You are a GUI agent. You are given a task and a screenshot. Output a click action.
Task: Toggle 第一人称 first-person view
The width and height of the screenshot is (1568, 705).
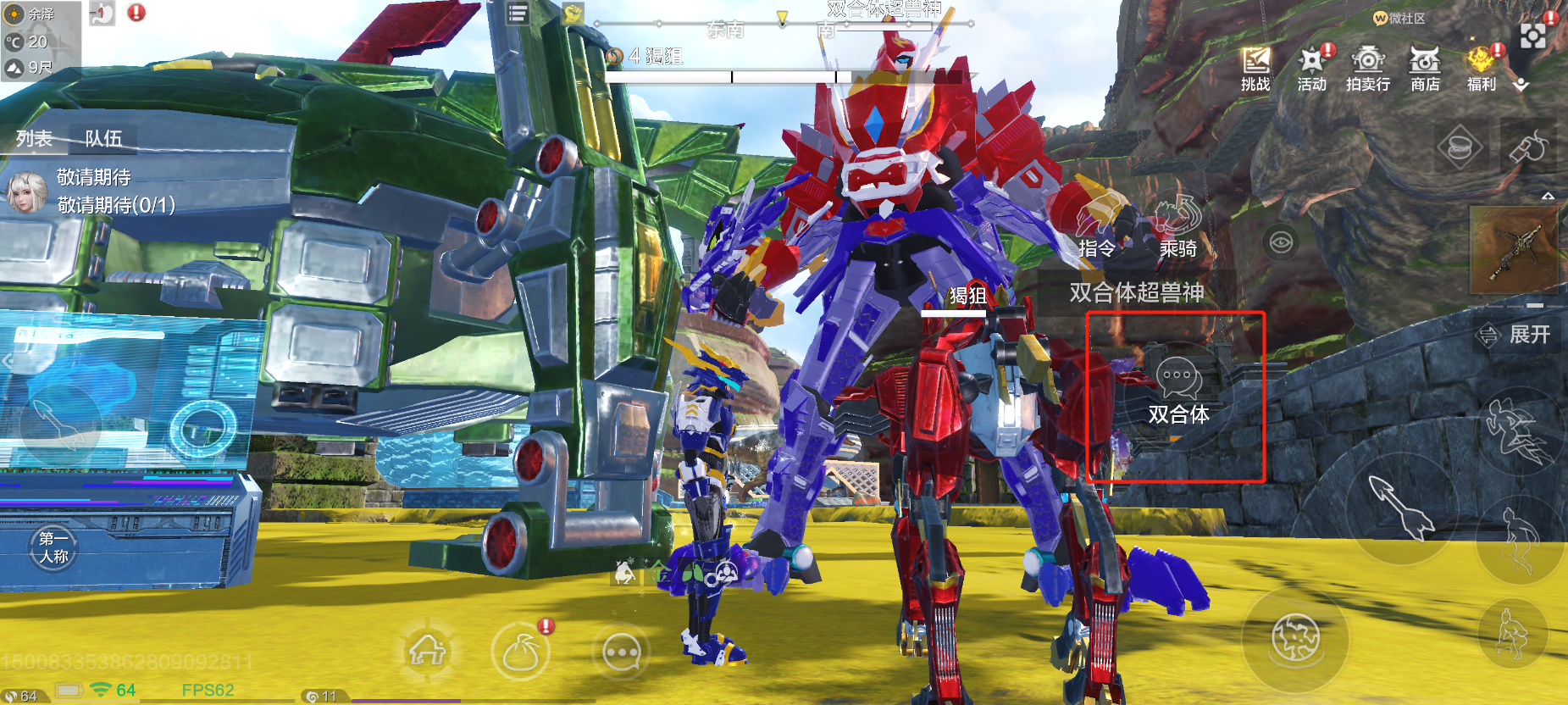coord(53,547)
